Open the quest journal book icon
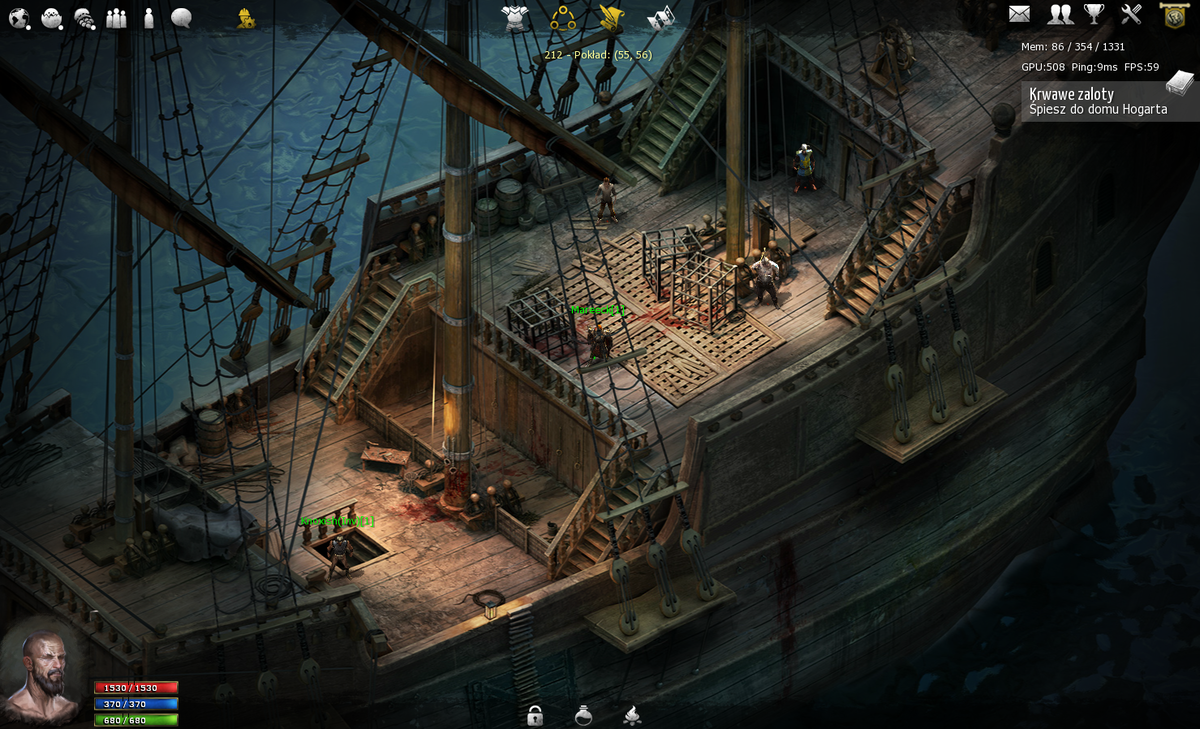This screenshot has width=1200, height=729. point(1180,82)
